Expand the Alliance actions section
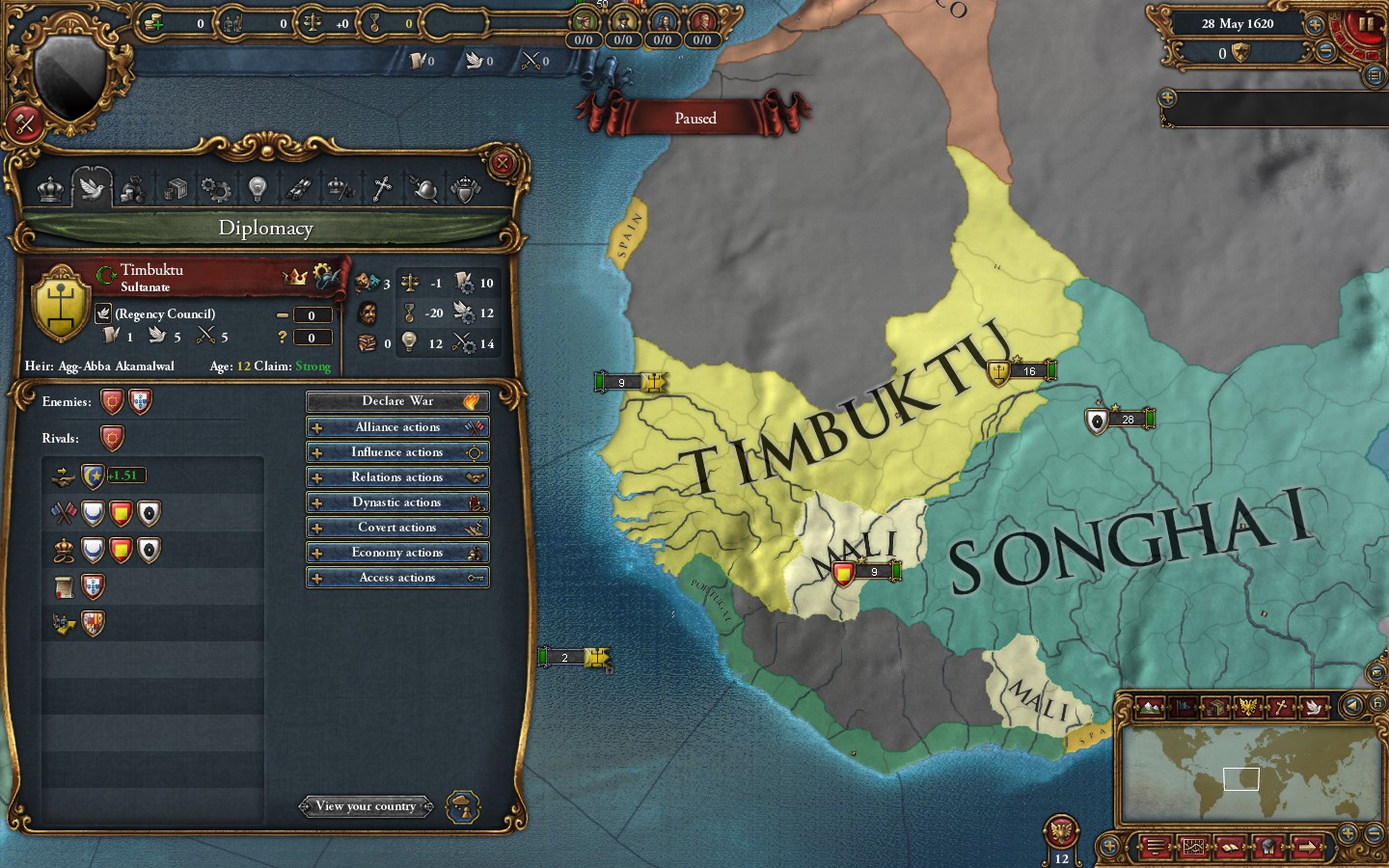Viewport: 1389px width, 868px height. click(397, 426)
